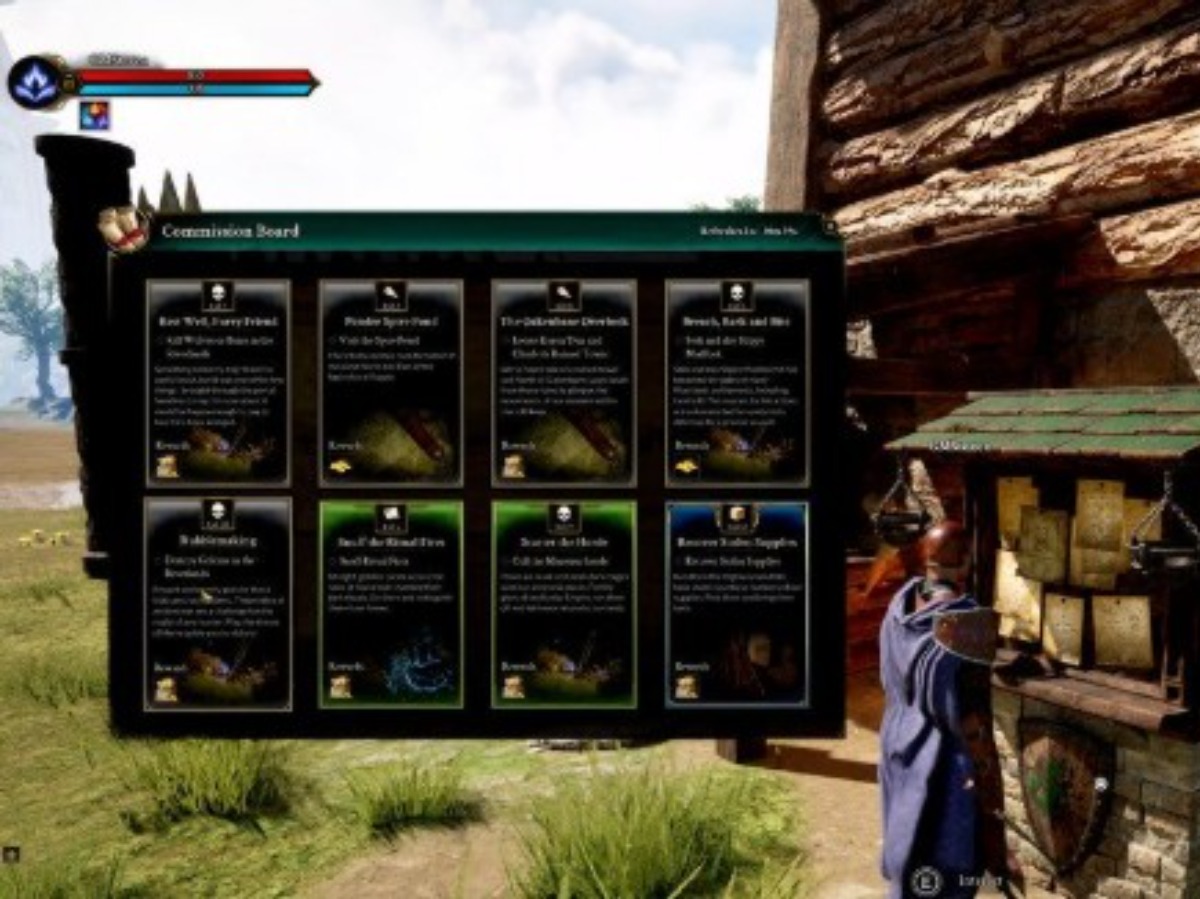This screenshot has height=899, width=1200.
Task: Select the Snuff the Ritual Fires commission
Action: point(391,604)
